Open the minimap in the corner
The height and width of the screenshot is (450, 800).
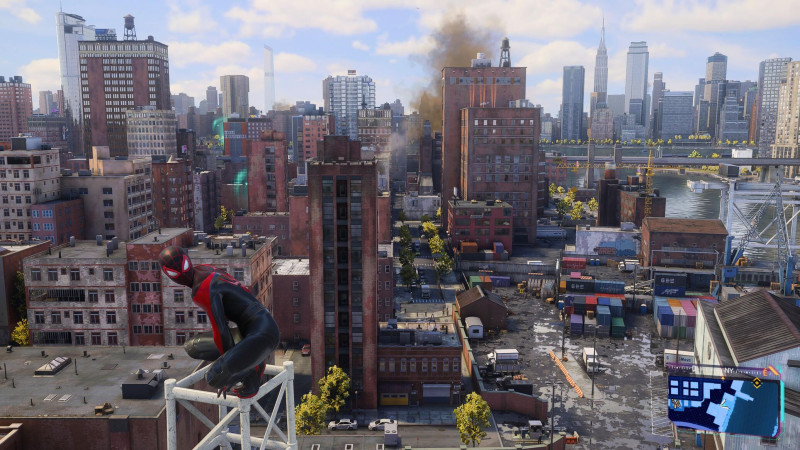pos(725,405)
